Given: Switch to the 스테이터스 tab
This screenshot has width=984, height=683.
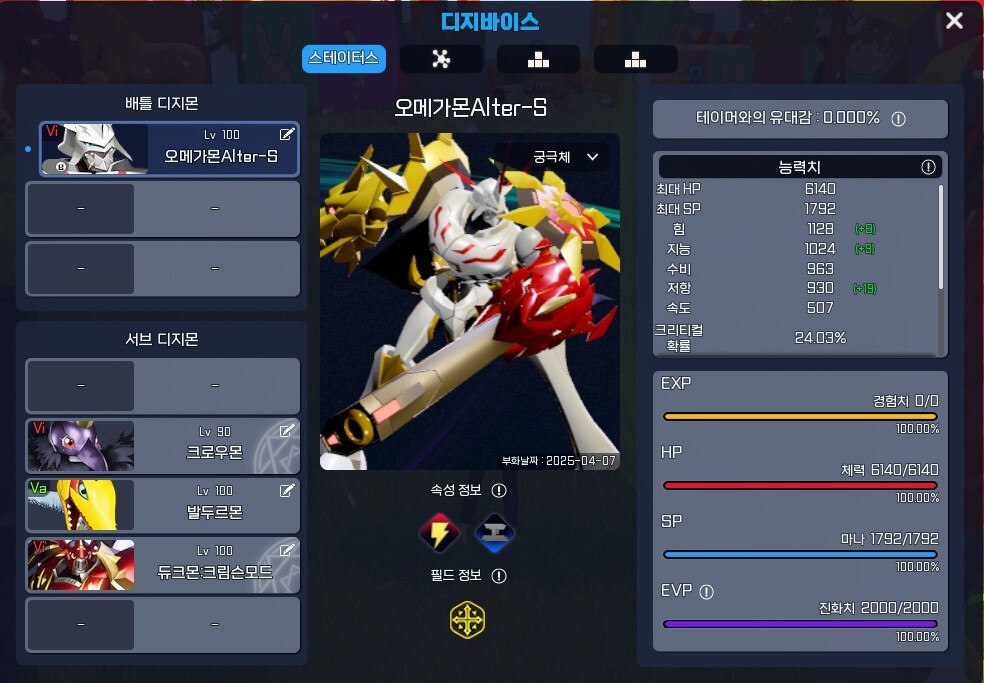Looking at the screenshot, I should tap(344, 58).
